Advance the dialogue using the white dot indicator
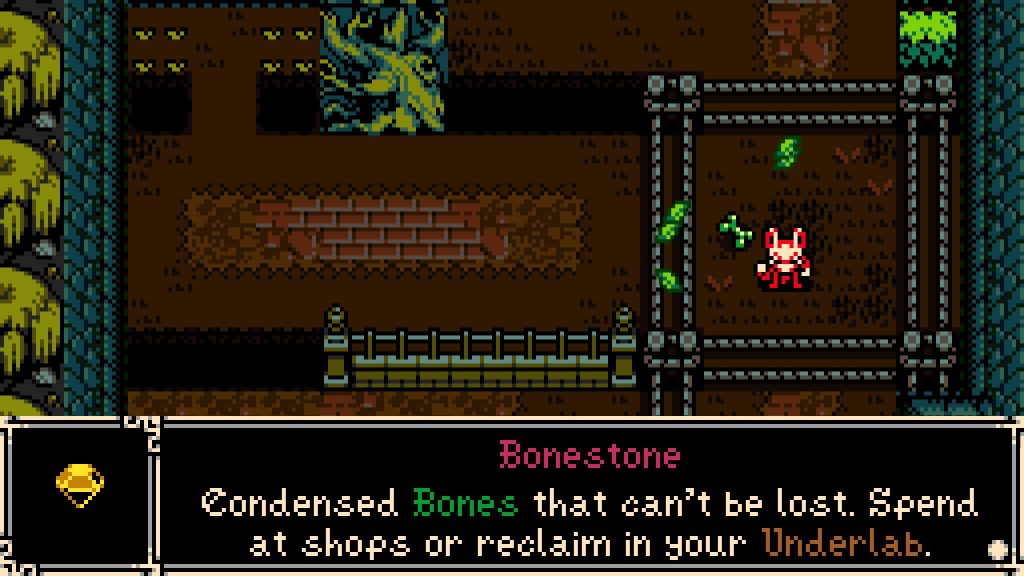Image resolution: width=1024 pixels, height=576 pixels. [x=996, y=548]
